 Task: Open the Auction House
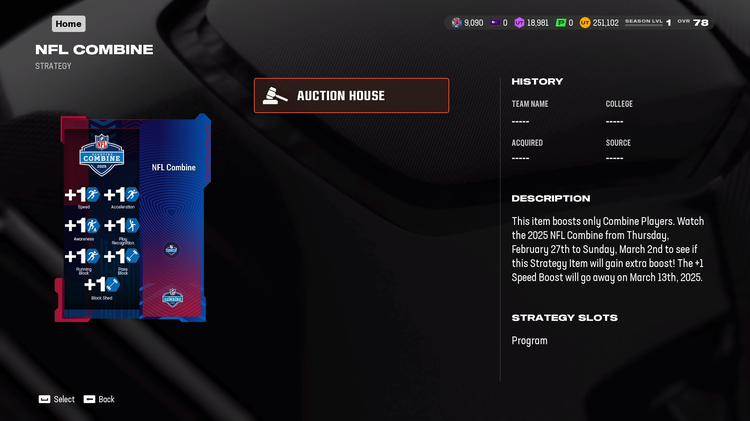tap(351, 96)
